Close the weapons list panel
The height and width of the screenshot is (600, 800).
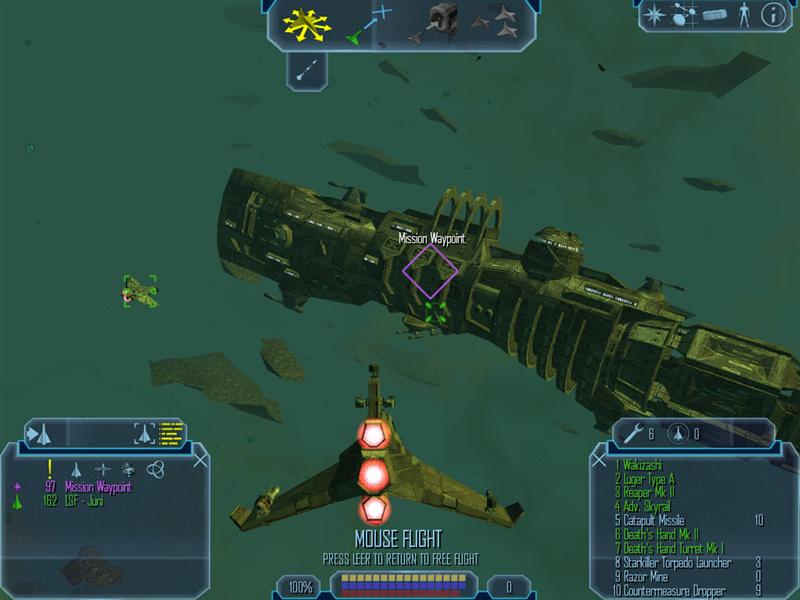tap(600, 460)
